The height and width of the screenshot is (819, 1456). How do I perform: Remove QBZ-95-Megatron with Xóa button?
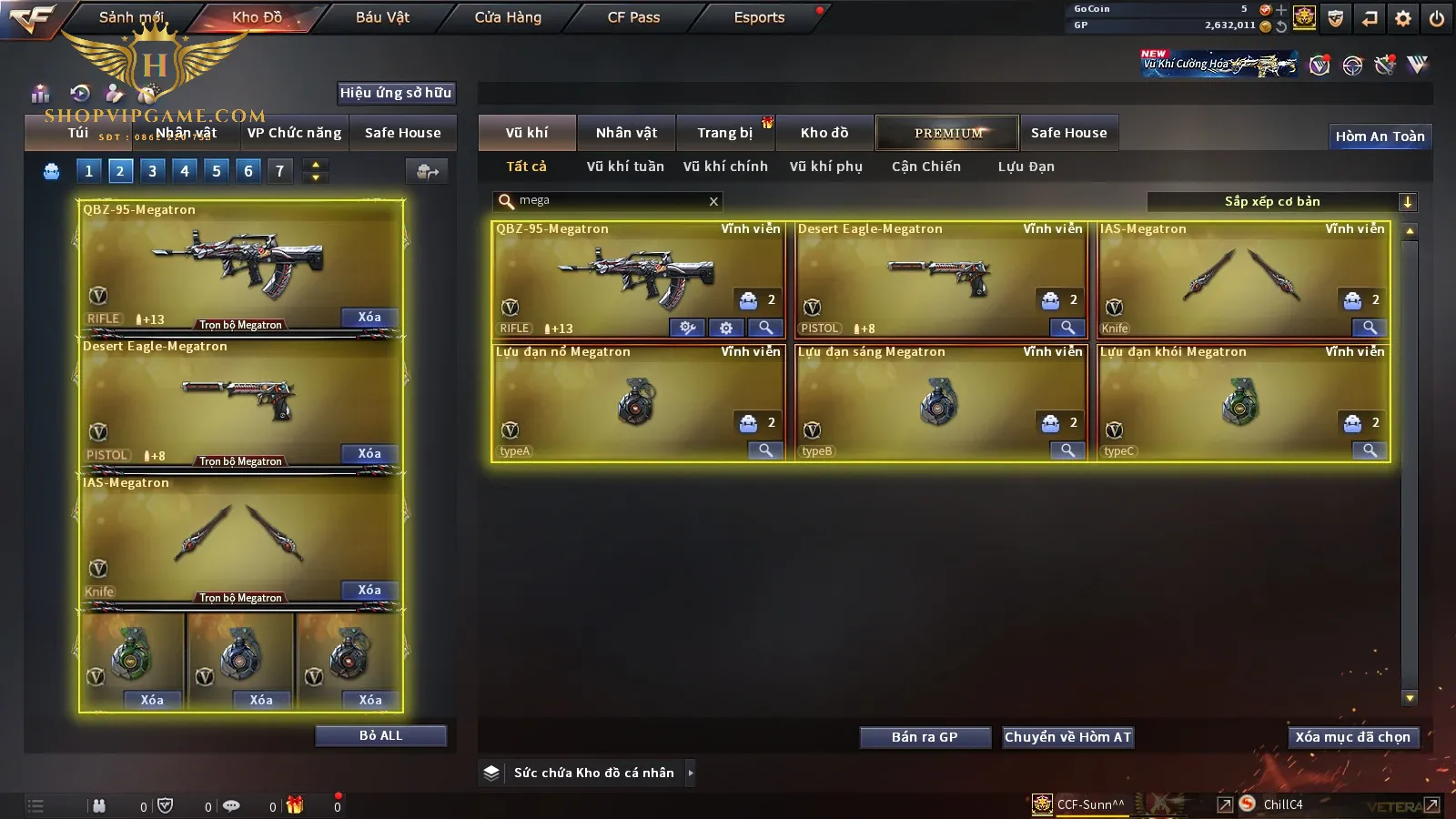(x=369, y=318)
